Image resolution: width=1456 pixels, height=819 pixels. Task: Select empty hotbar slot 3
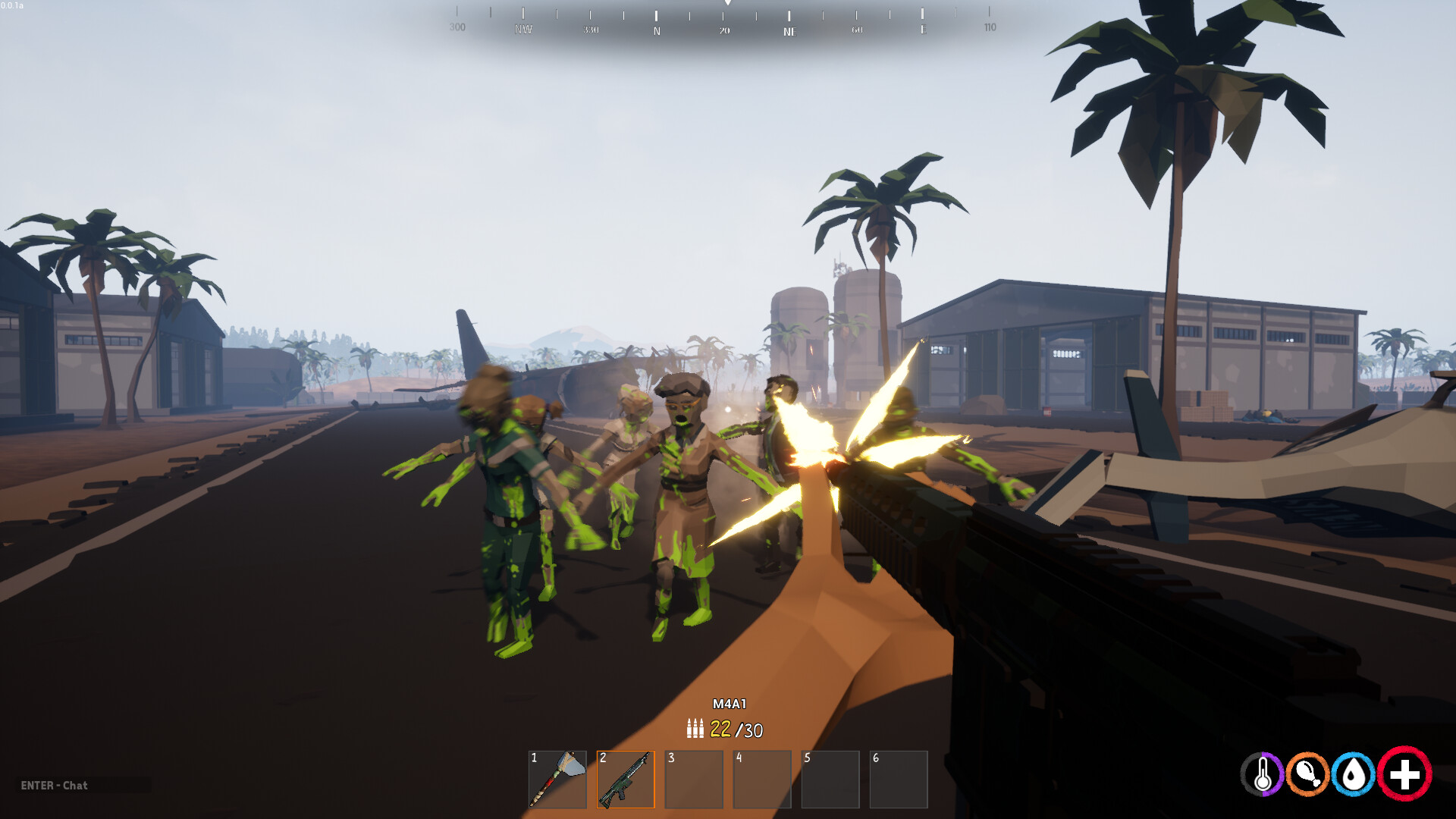pos(694,779)
